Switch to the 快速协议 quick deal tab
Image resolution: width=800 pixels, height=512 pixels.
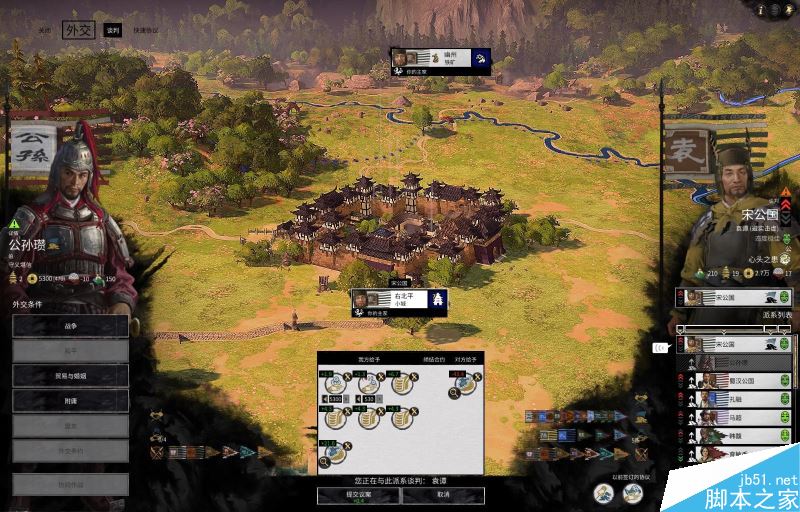pos(145,31)
